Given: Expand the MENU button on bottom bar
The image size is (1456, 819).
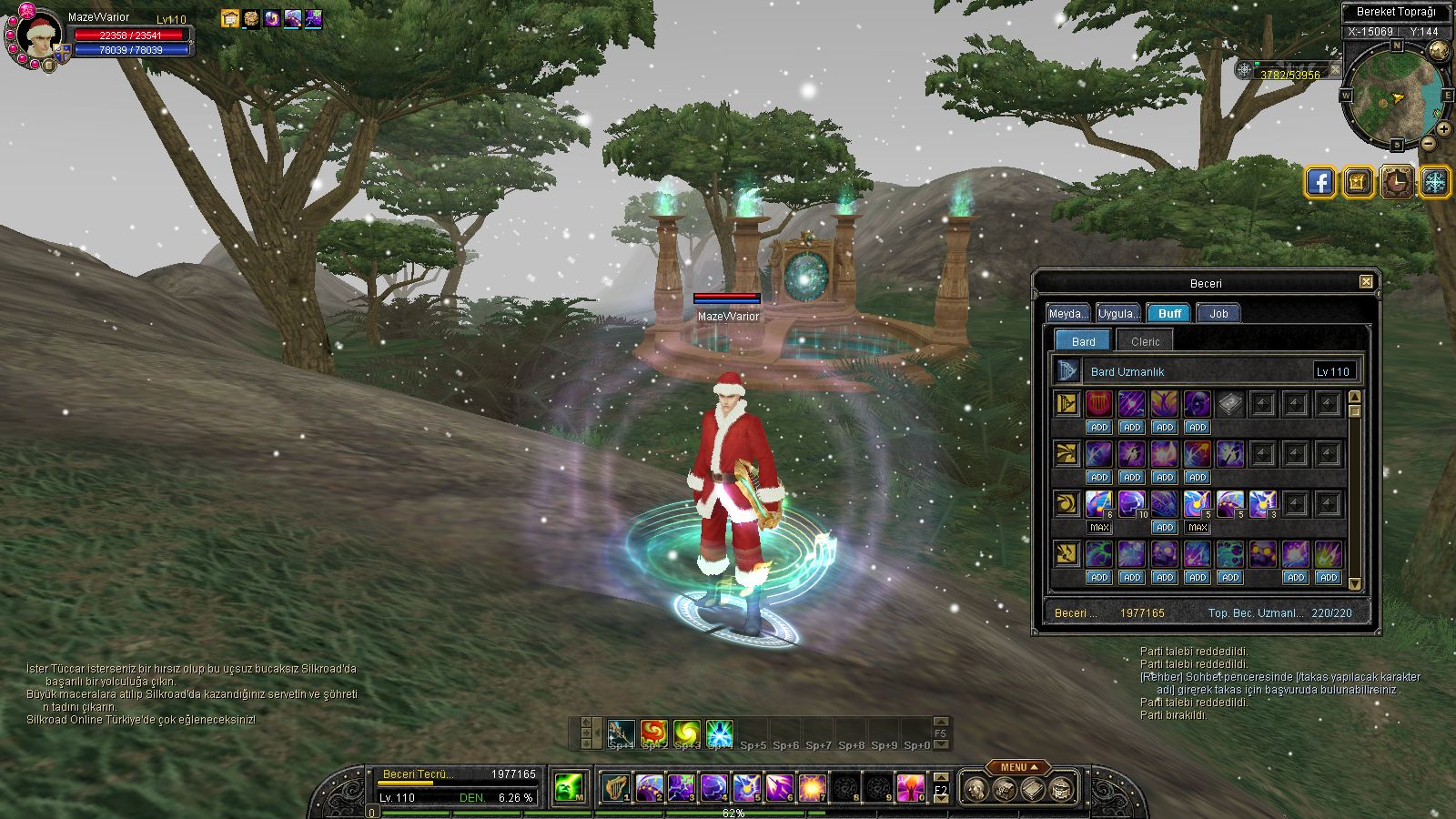Looking at the screenshot, I should 1014,767.
